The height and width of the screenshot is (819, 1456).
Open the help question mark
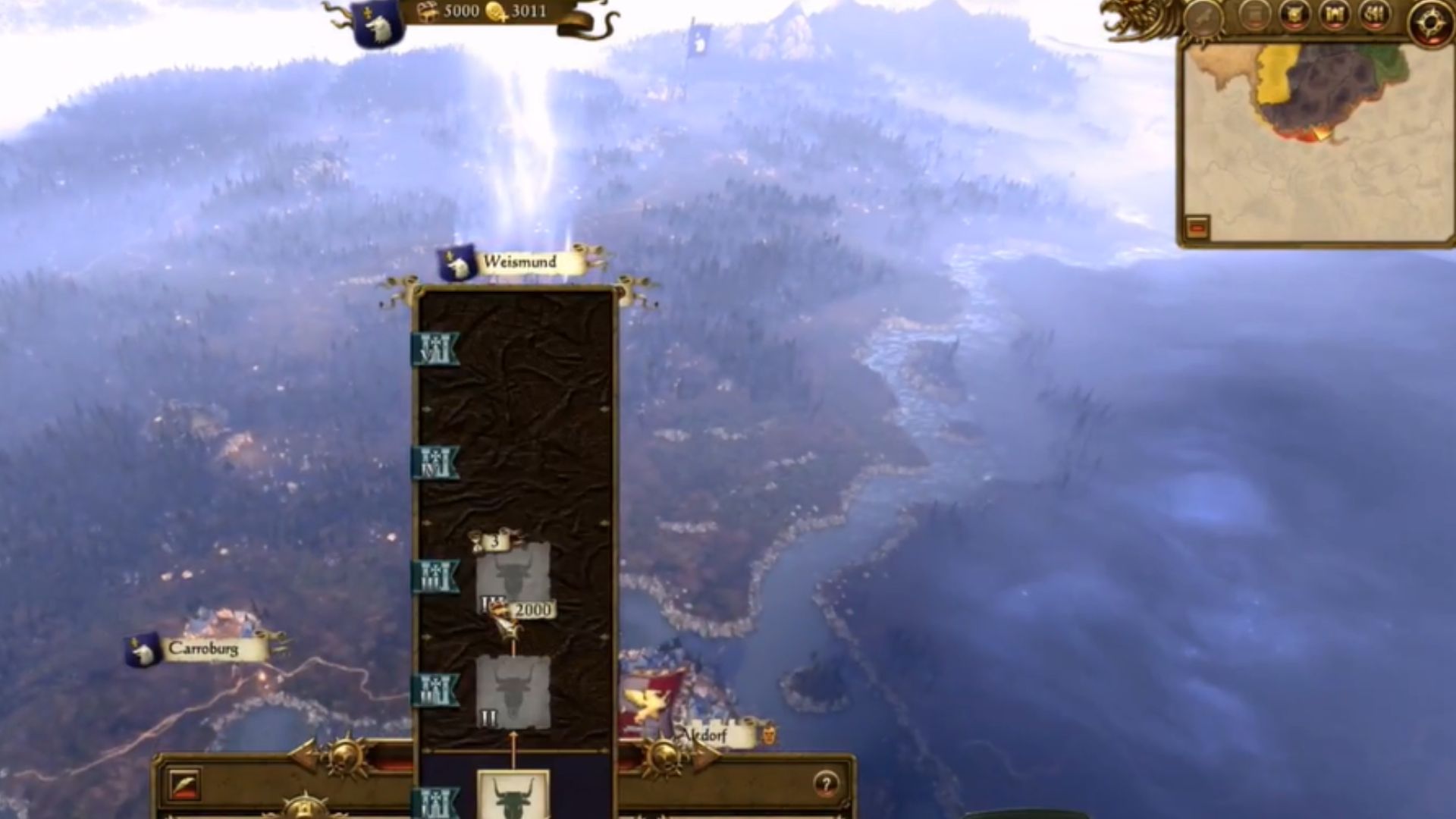pyautogui.click(x=825, y=785)
